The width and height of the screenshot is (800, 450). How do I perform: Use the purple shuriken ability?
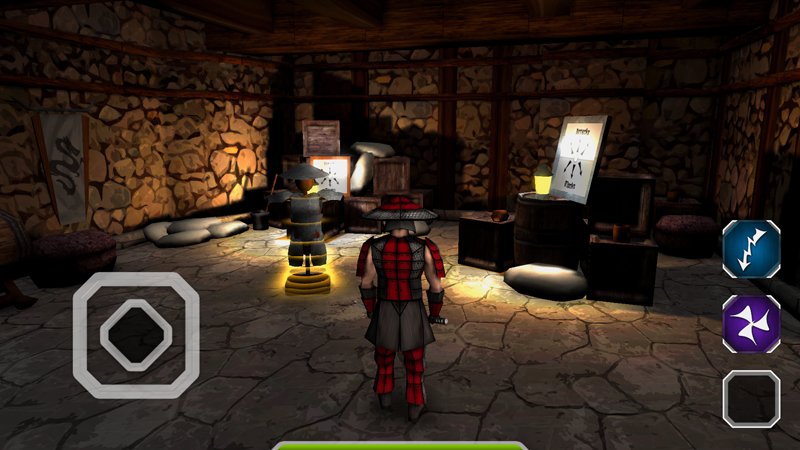751,324
